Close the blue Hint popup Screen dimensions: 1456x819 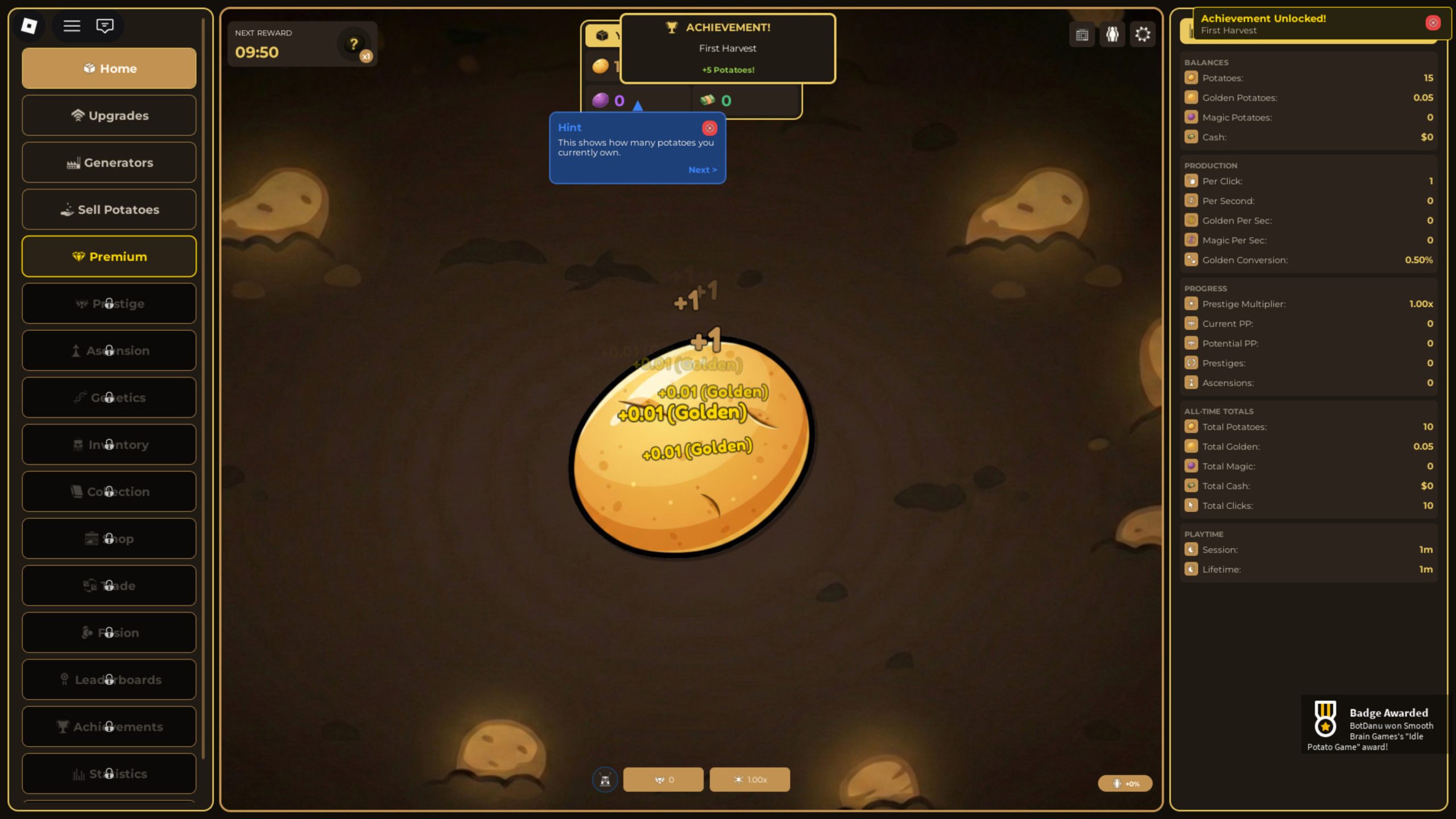[709, 128]
